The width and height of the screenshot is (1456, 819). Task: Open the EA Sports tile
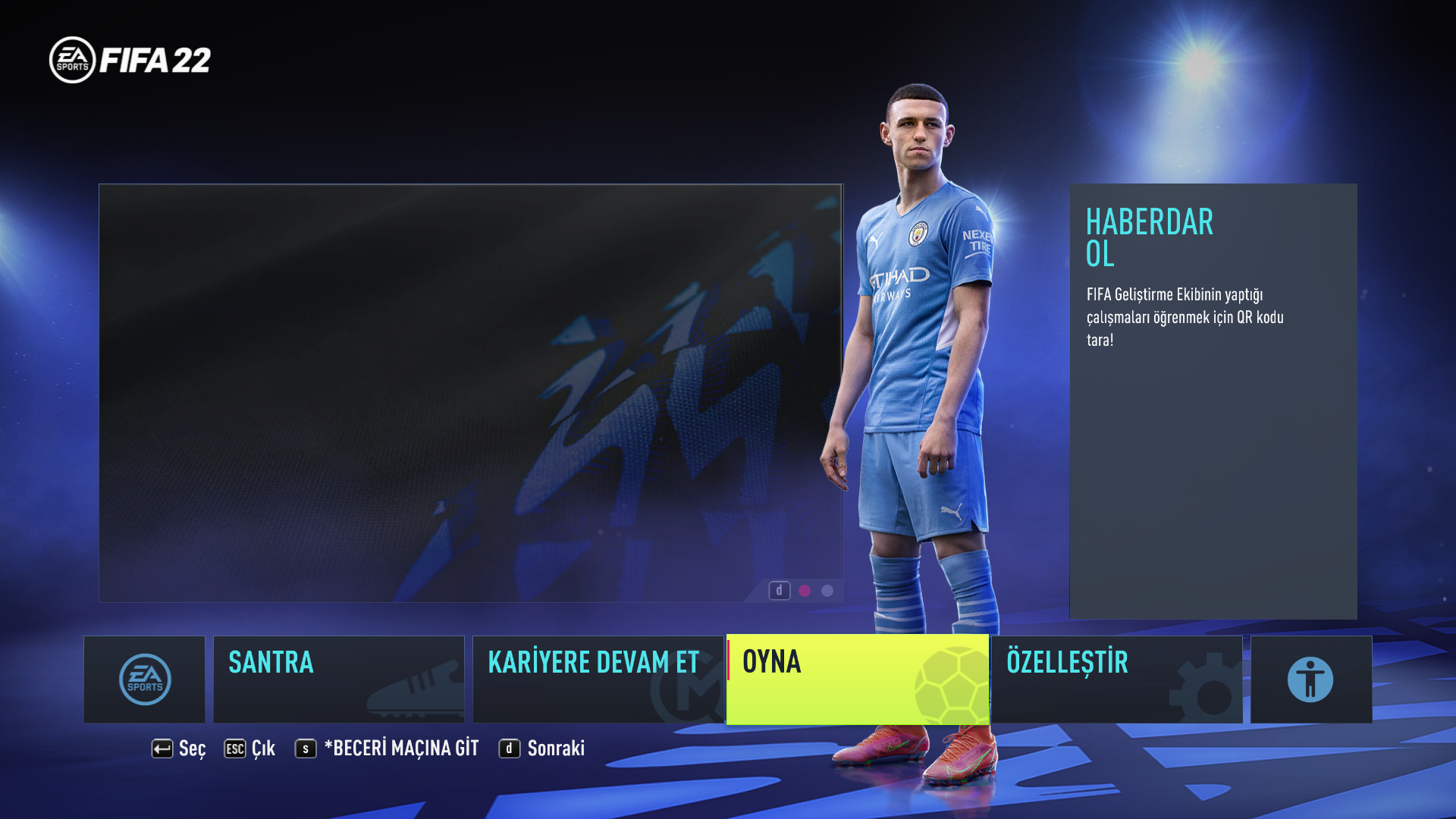click(x=144, y=679)
